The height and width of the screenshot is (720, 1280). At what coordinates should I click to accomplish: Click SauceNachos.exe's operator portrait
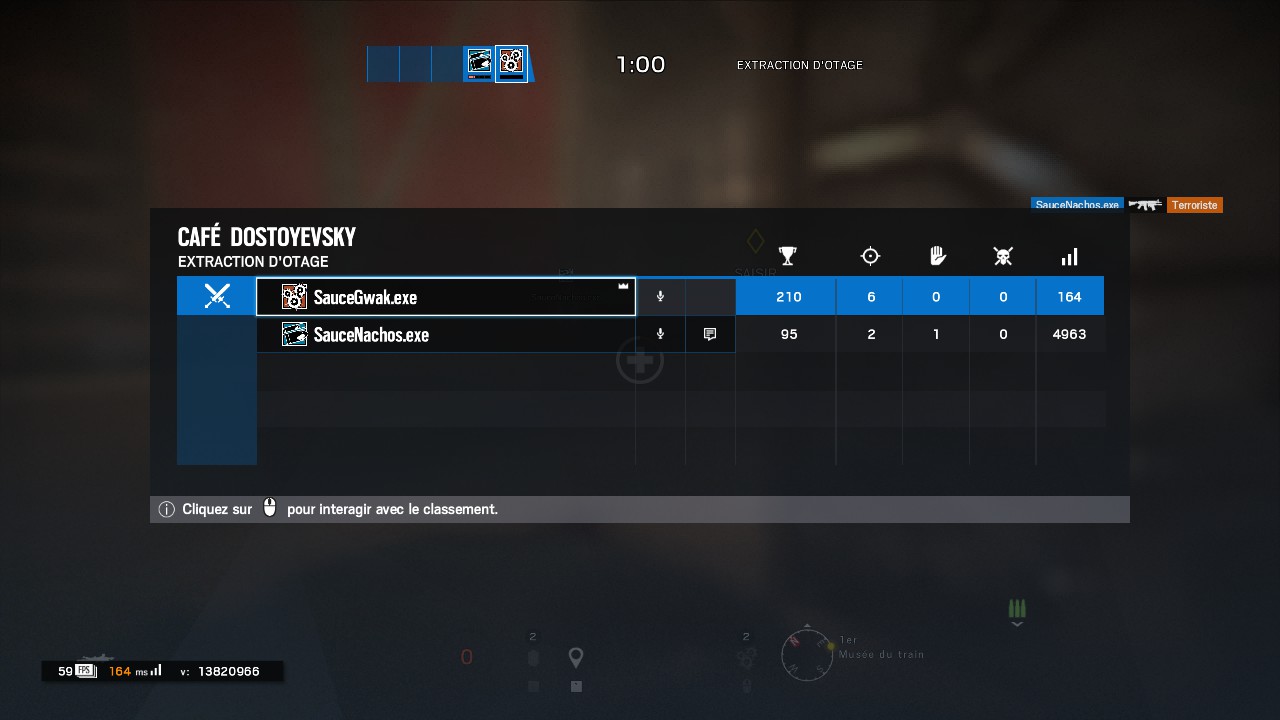coord(294,334)
